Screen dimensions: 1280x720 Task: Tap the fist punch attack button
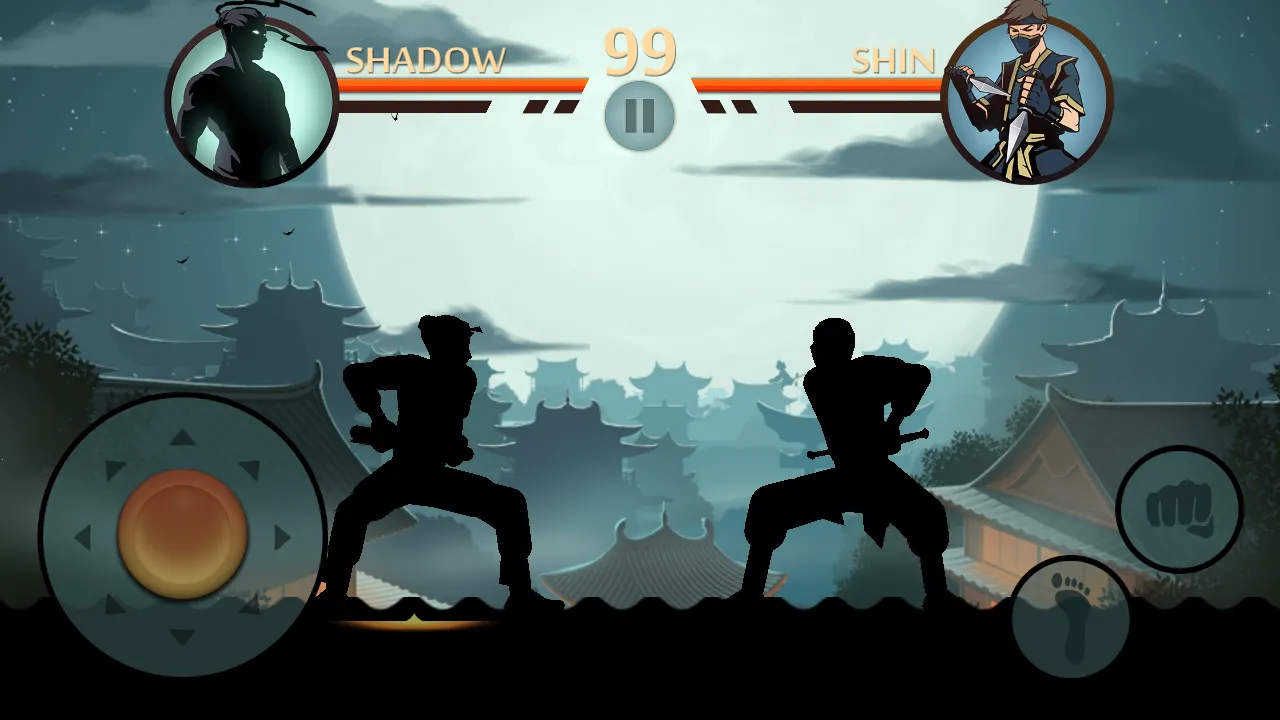1179,509
